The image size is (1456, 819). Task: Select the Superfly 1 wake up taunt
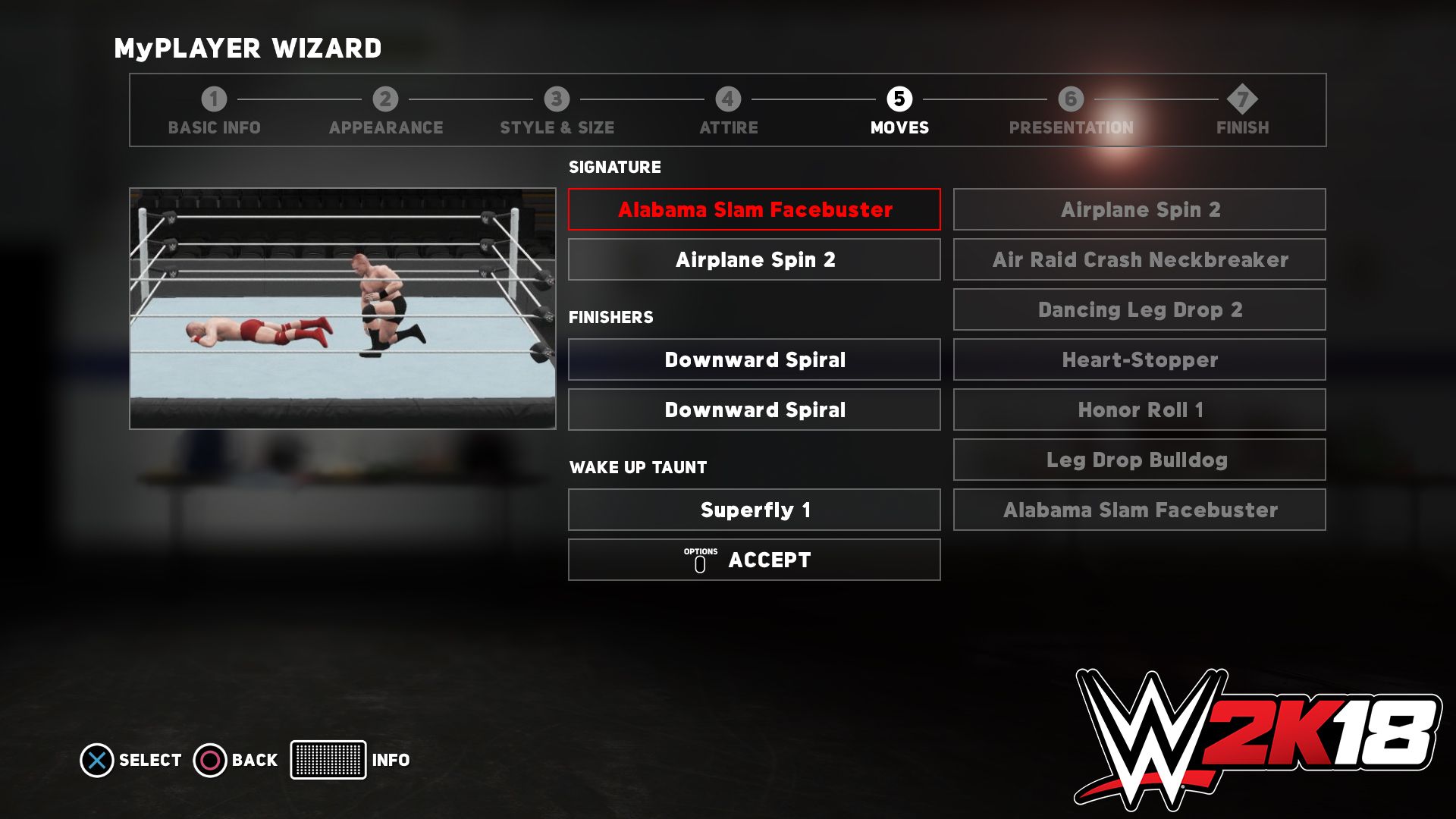754,510
